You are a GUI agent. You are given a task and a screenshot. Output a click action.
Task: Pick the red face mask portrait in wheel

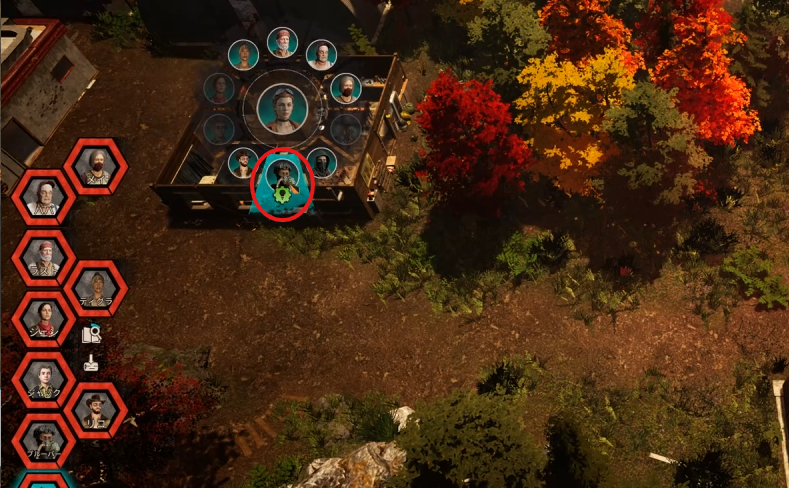[346, 88]
